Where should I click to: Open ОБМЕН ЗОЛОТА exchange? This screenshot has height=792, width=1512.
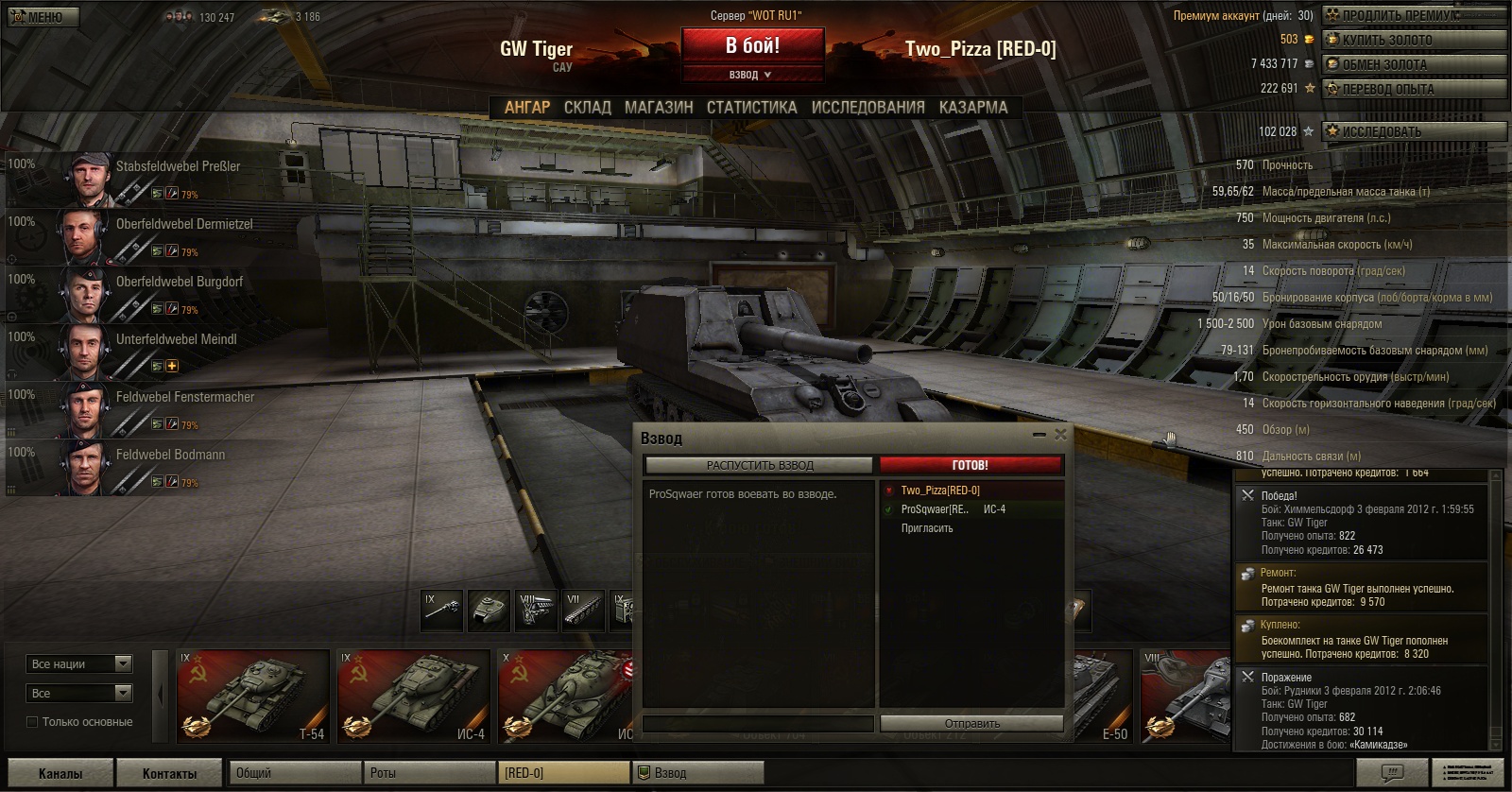(x=1413, y=64)
